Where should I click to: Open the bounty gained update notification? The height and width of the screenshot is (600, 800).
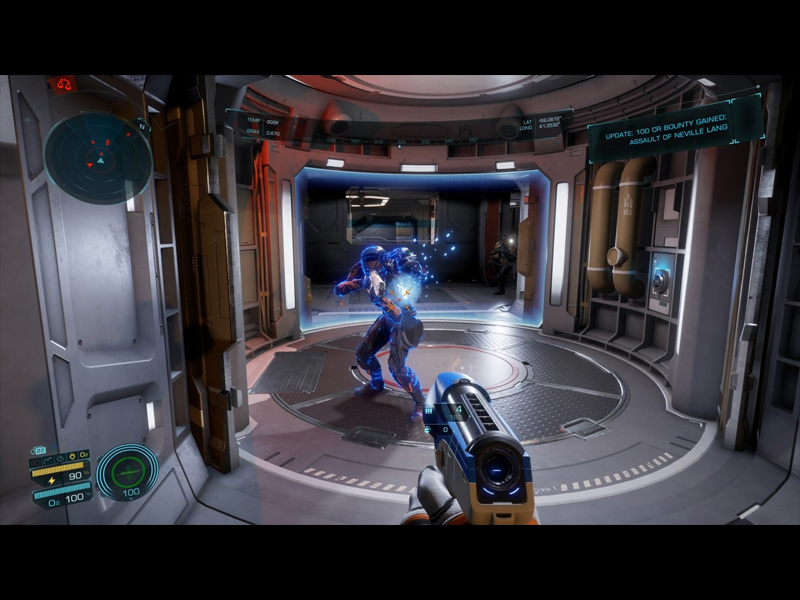[675, 128]
